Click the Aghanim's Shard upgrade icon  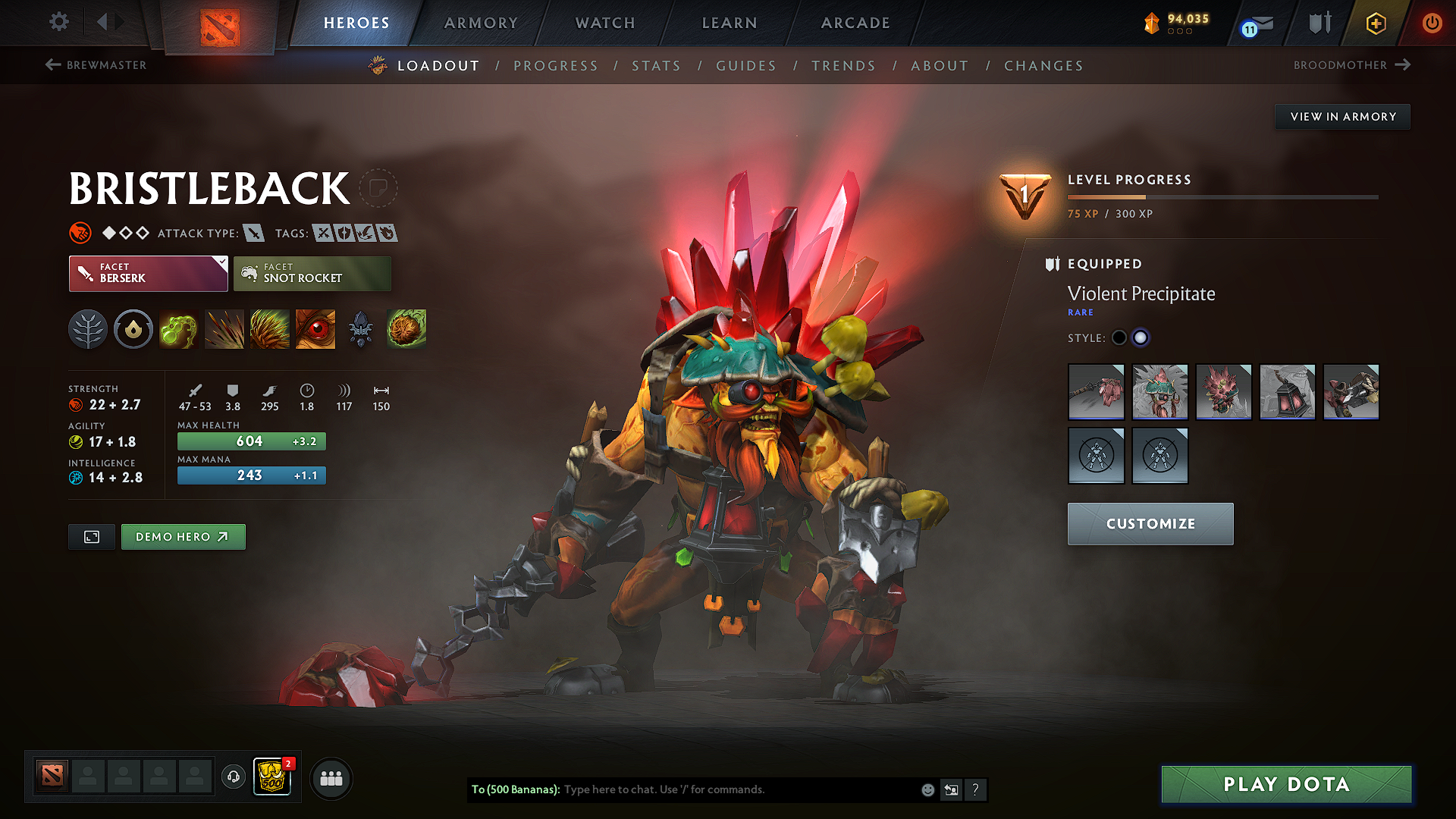point(360,329)
